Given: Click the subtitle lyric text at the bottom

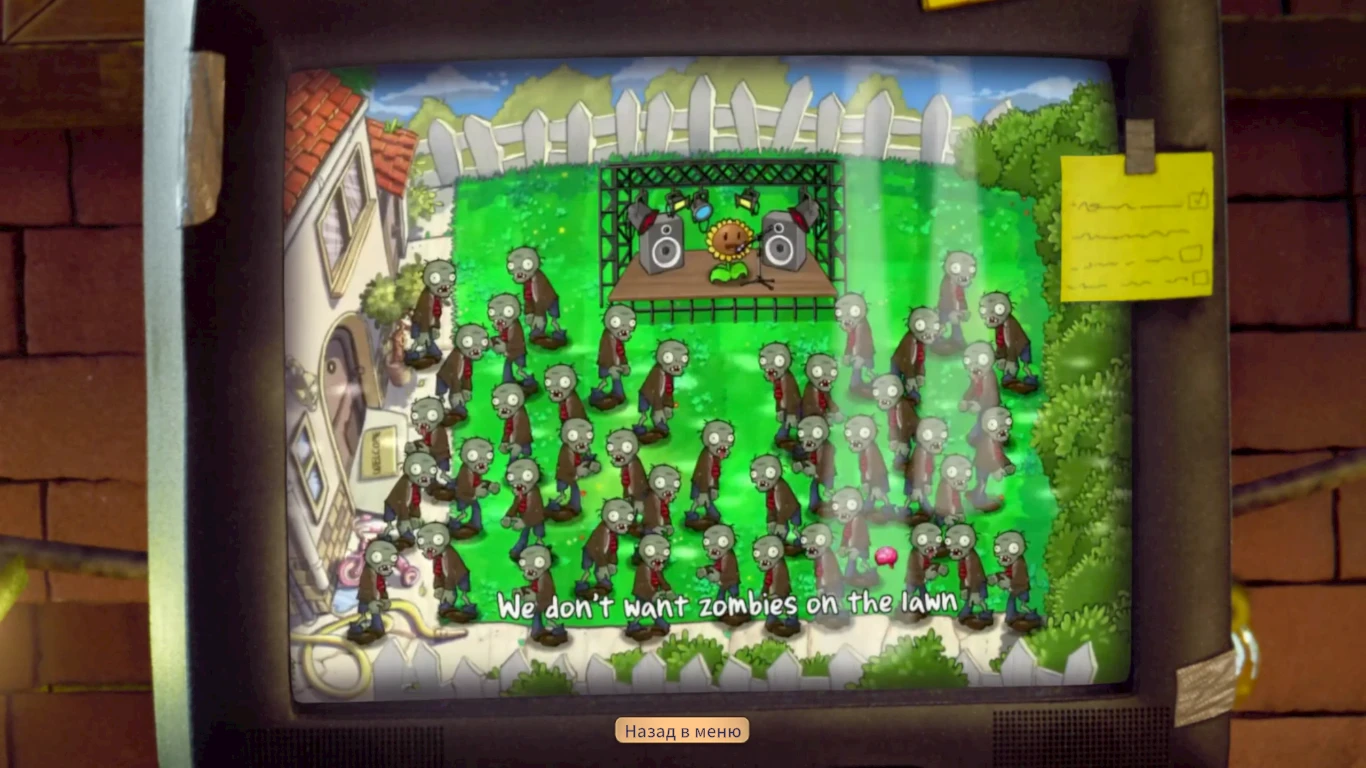Looking at the screenshot, I should (727, 603).
